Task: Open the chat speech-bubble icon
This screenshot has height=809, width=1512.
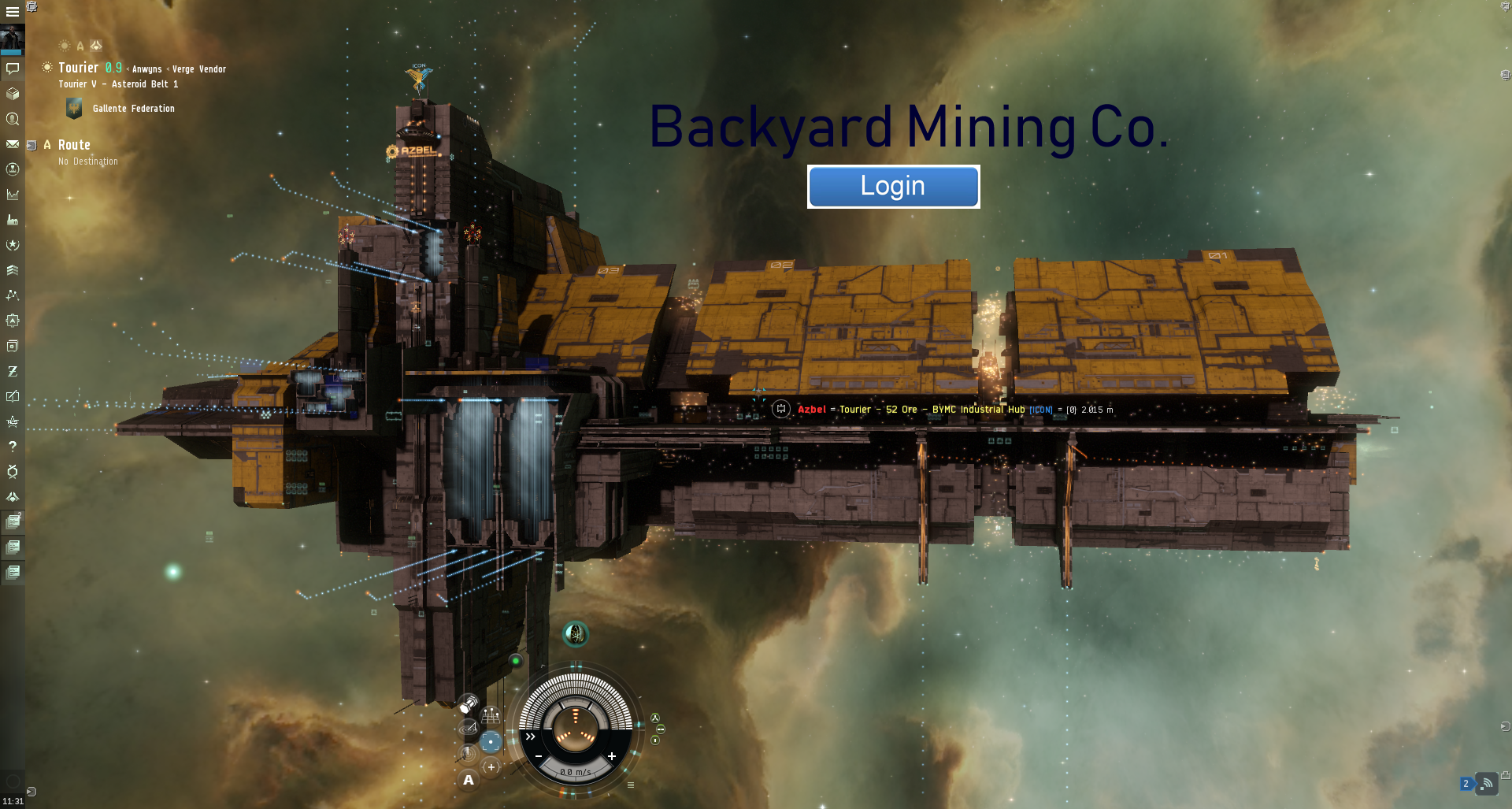Action: (13, 69)
